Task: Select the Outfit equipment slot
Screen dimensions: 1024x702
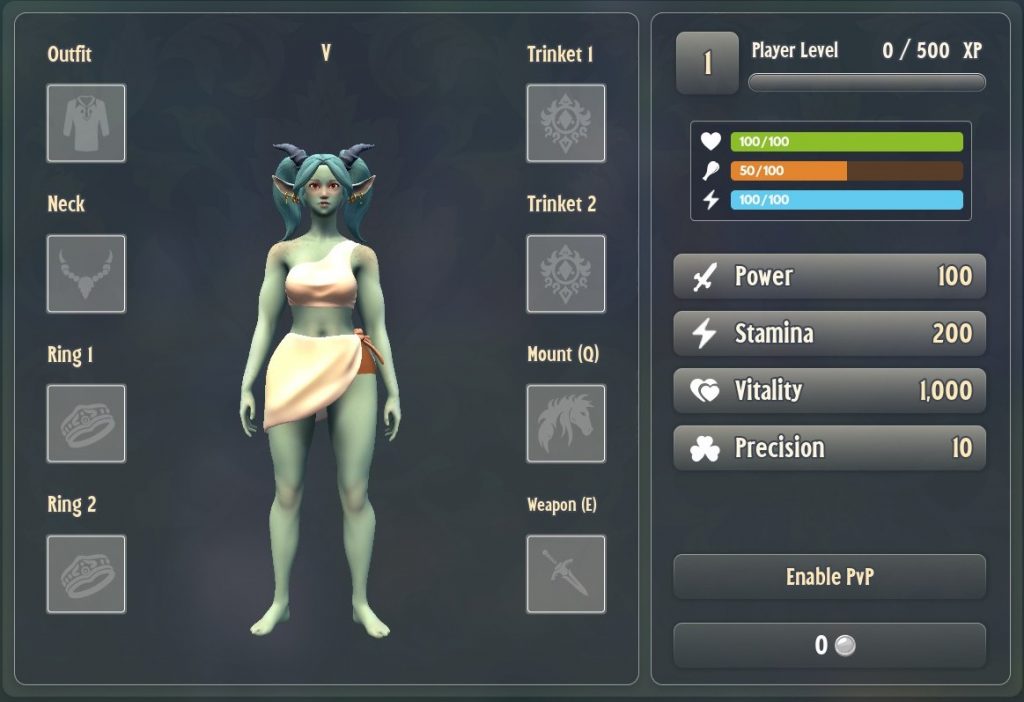Action: pyautogui.click(x=86, y=123)
